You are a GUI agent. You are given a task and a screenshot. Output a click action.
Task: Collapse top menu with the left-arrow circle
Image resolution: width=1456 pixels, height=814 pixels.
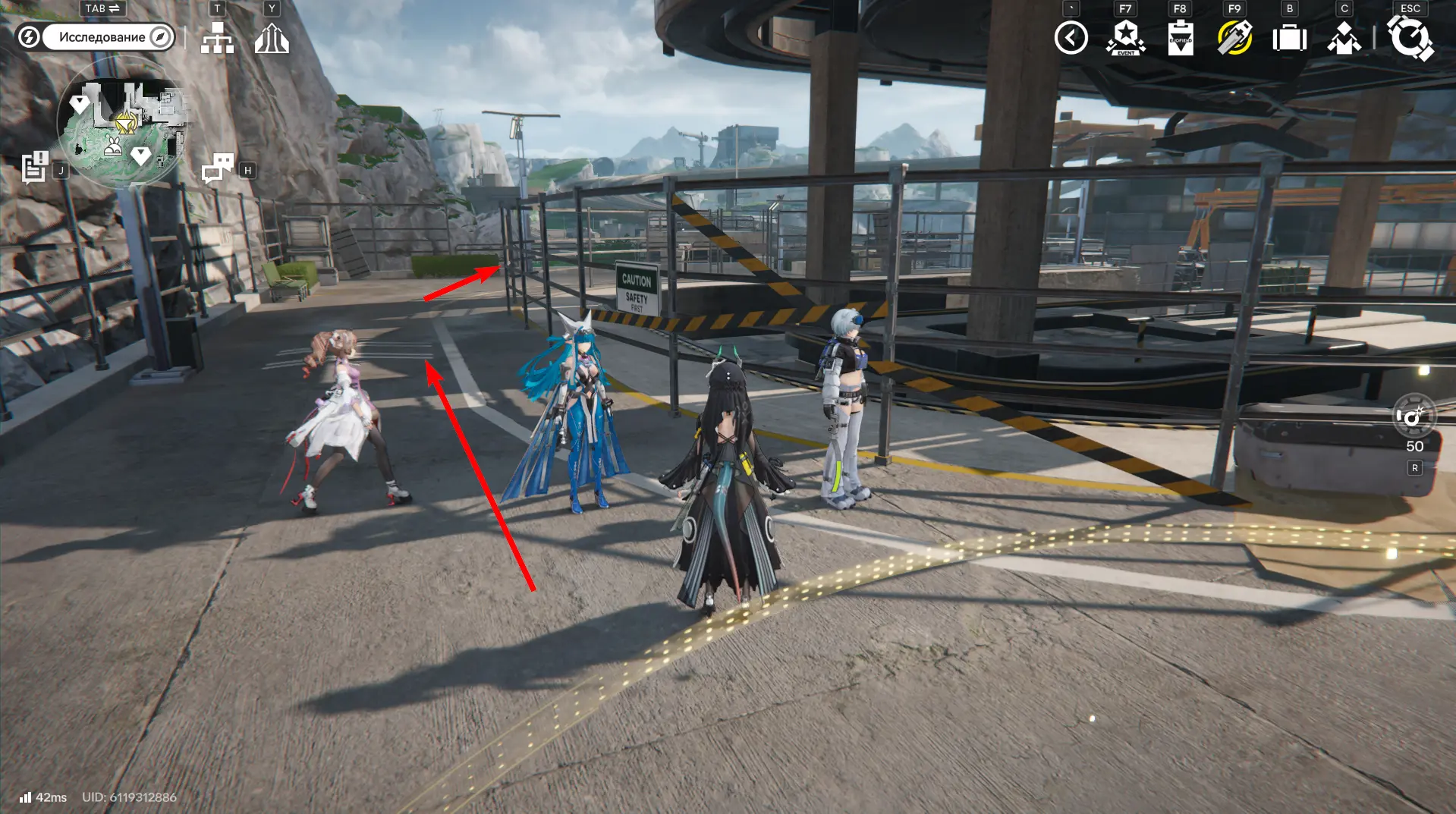pyautogui.click(x=1071, y=38)
